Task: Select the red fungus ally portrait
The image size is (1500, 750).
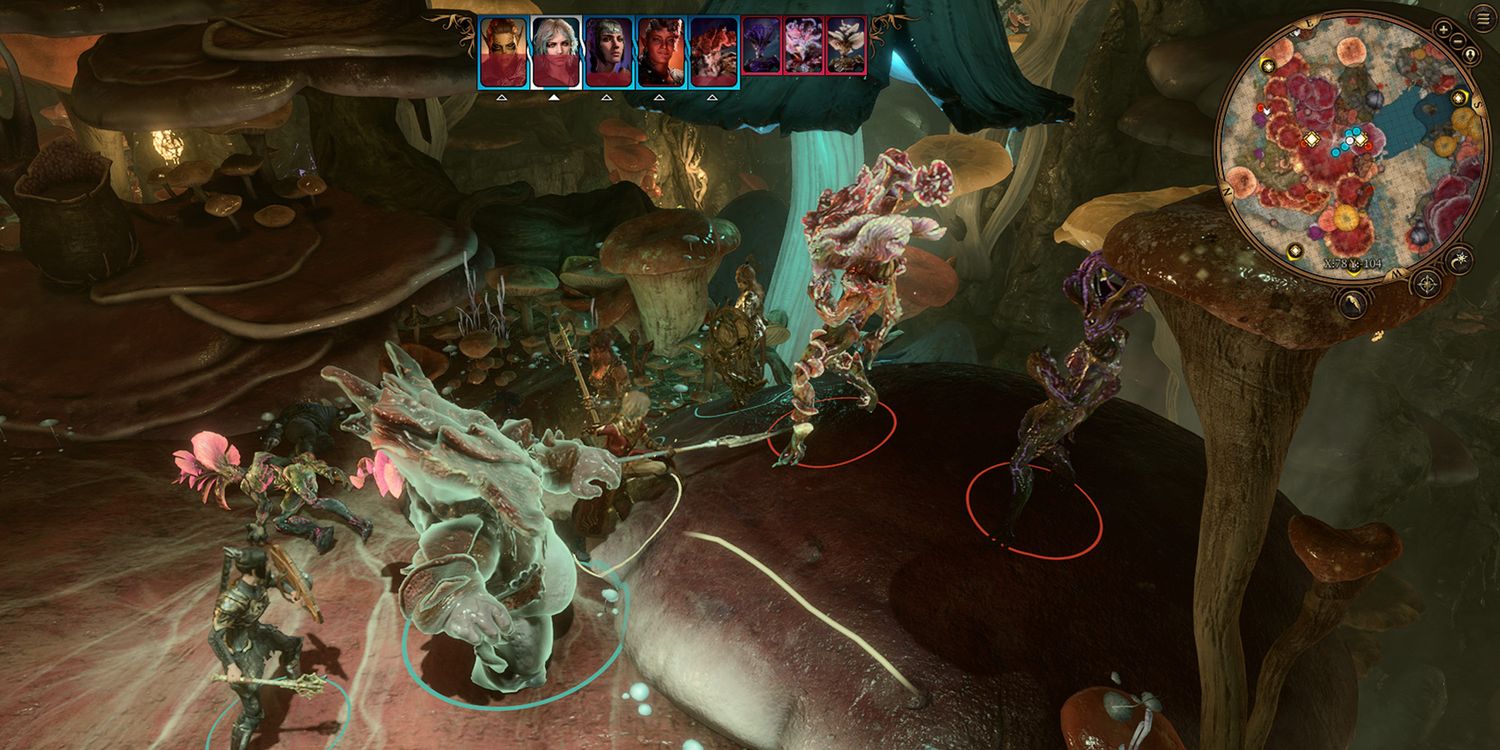Action: click(714, 52)
